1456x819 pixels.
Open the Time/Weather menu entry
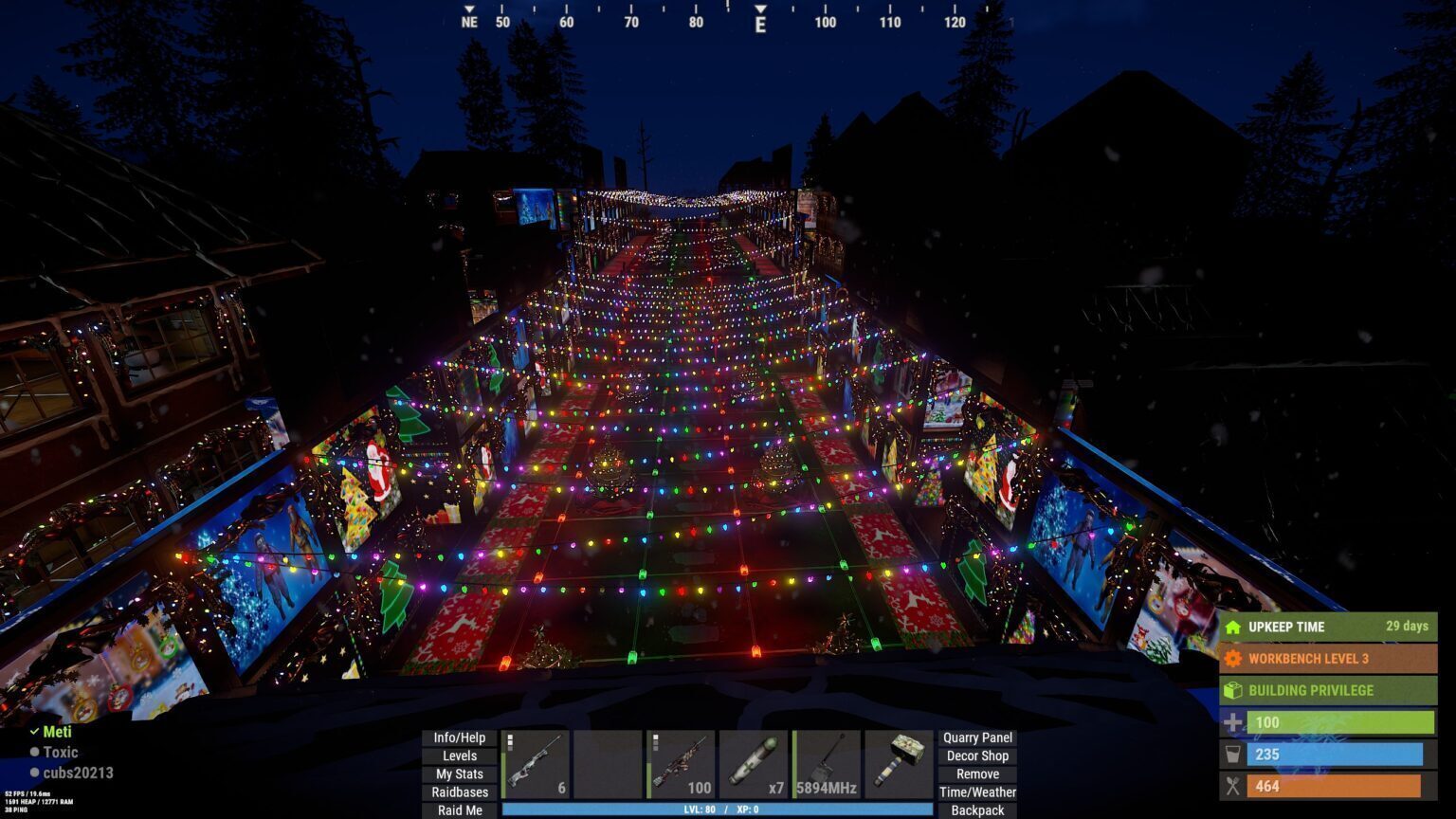point(978,791)
